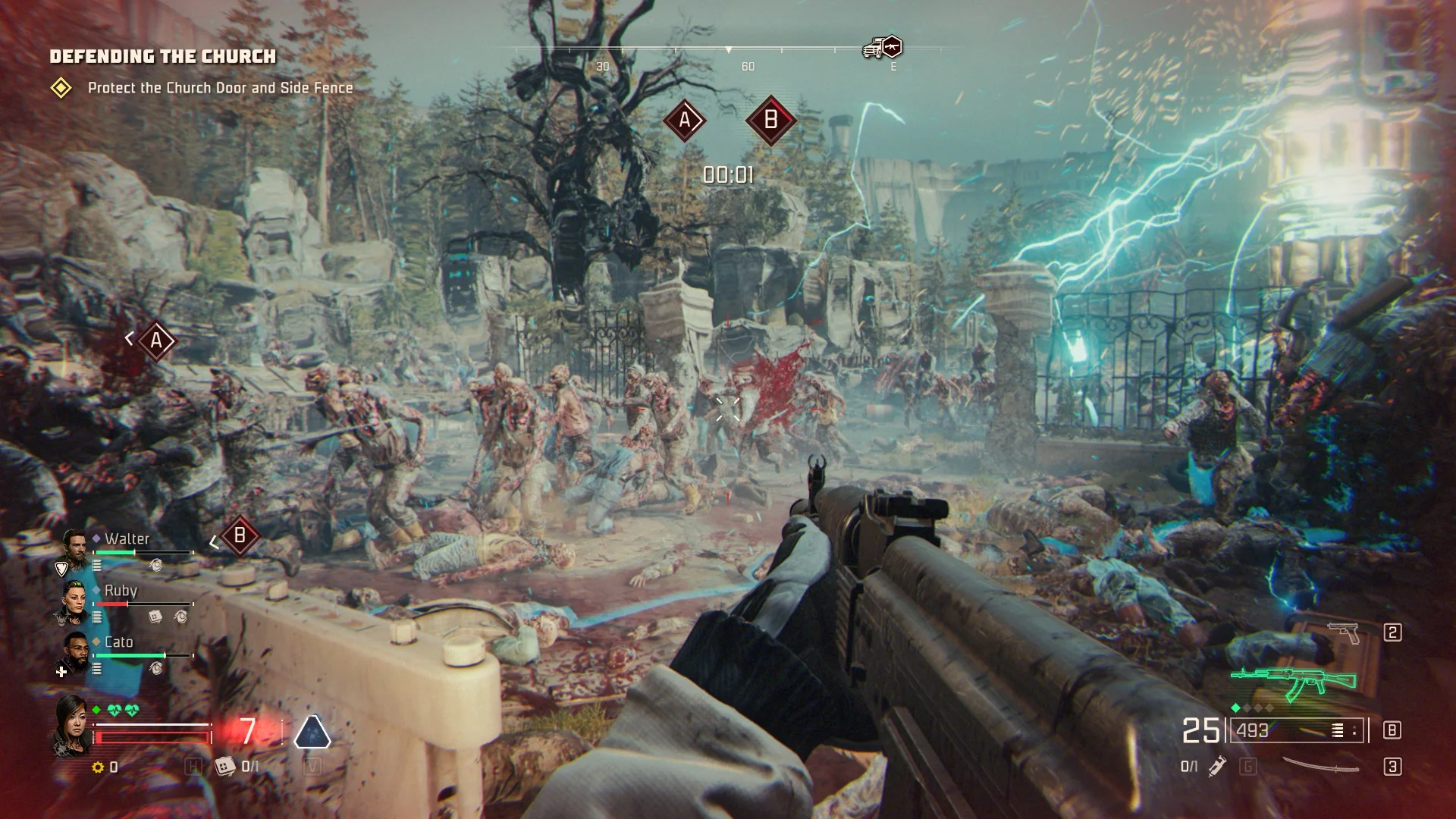Click the Protect the Church Door objective text
The height and width of the screenshot is (819, 1456).
[x=220, y=88]
